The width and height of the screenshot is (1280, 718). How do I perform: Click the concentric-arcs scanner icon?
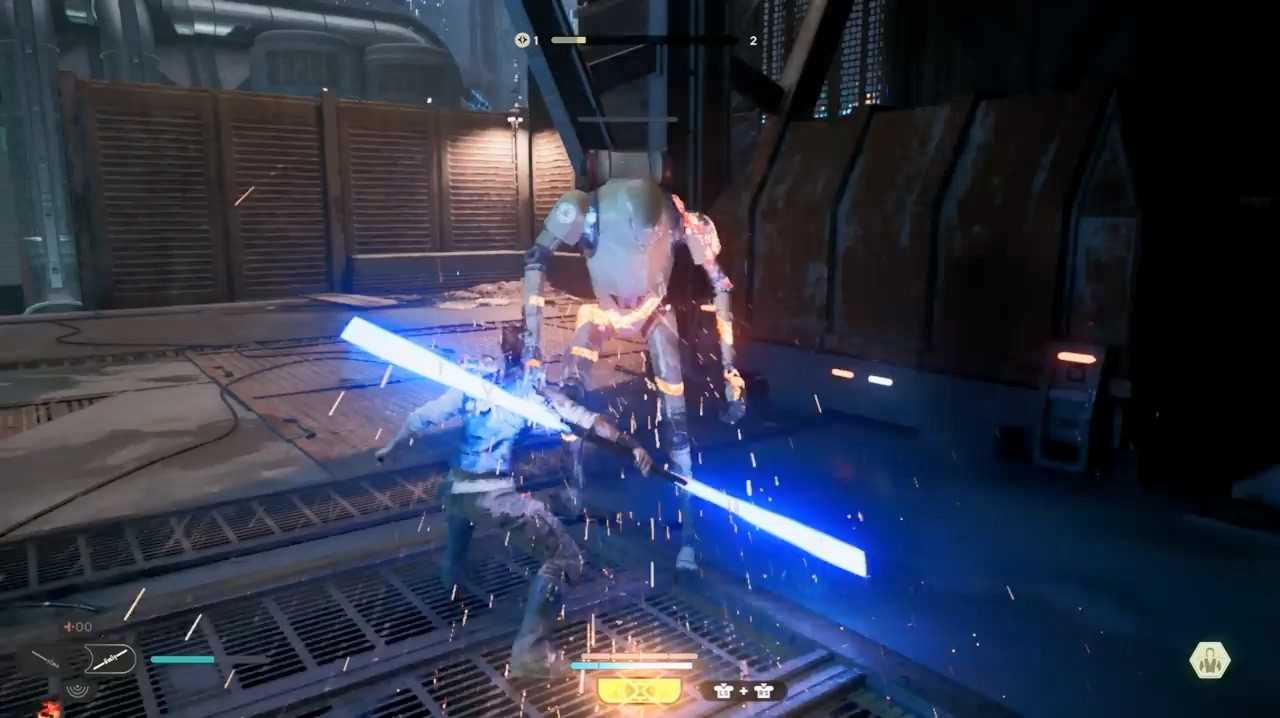75,688
